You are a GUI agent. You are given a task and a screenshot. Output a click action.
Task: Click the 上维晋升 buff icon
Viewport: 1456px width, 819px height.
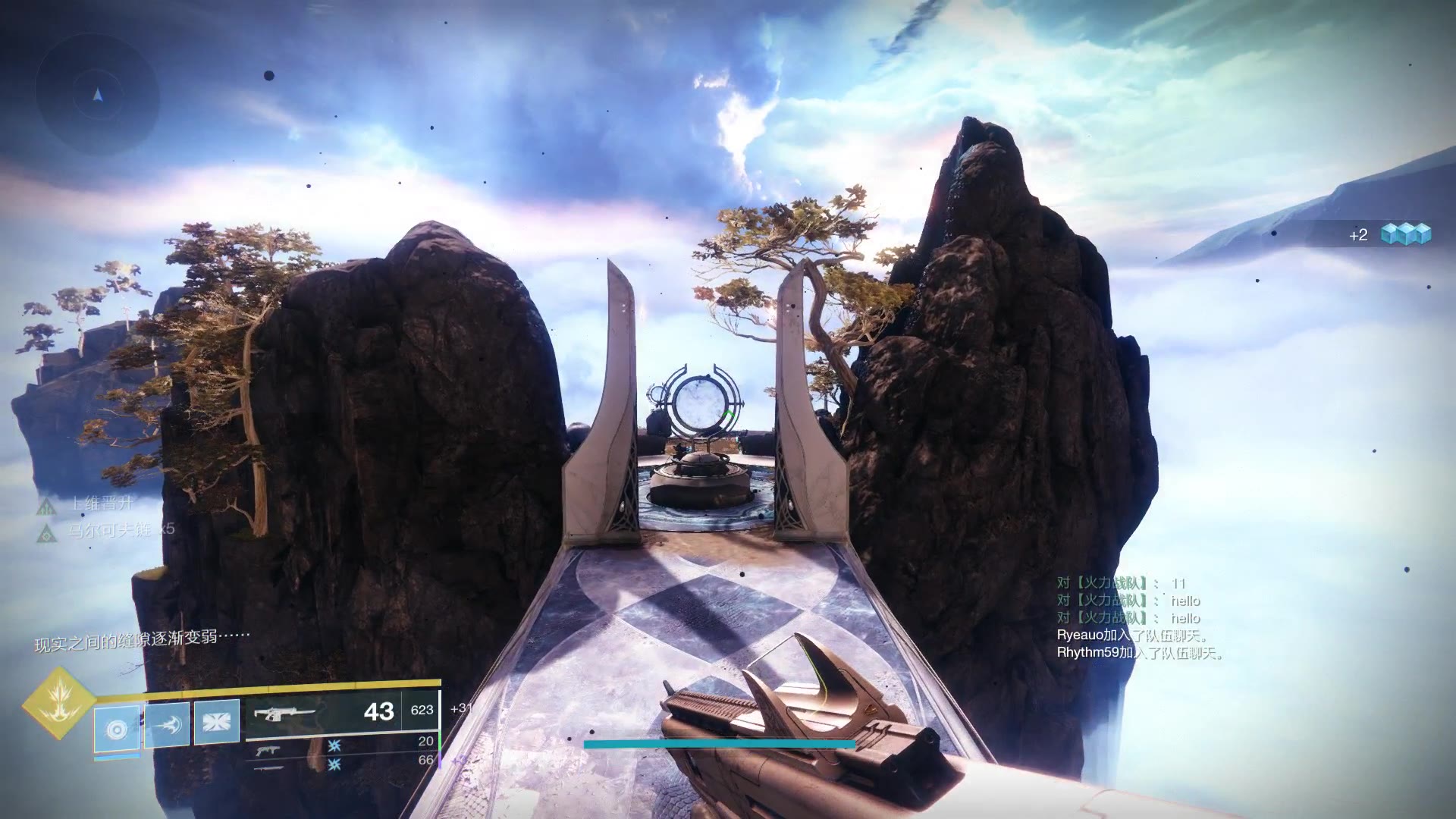click(x=48, y=506)
